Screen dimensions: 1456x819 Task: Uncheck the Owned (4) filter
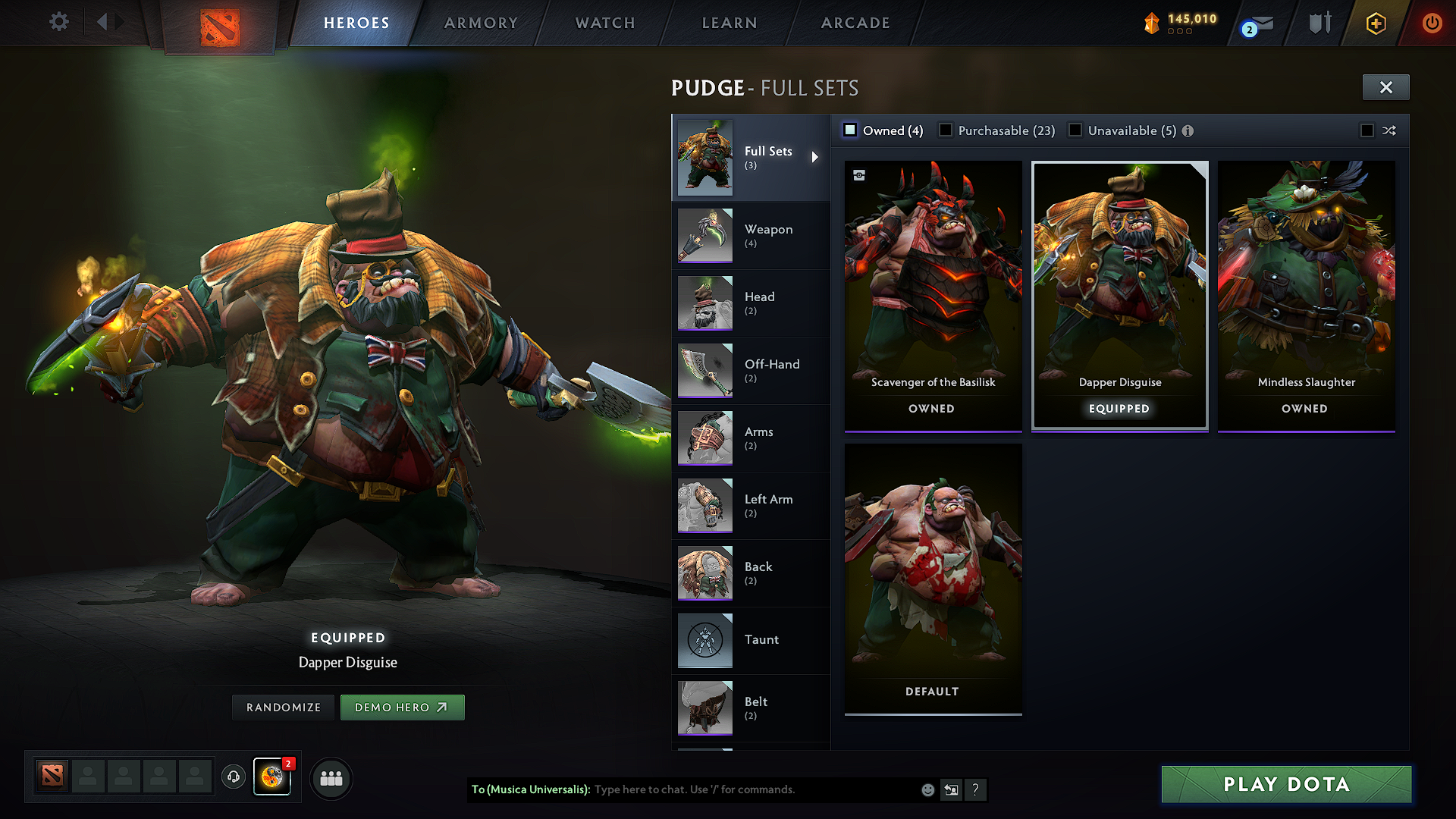point(850,130)
